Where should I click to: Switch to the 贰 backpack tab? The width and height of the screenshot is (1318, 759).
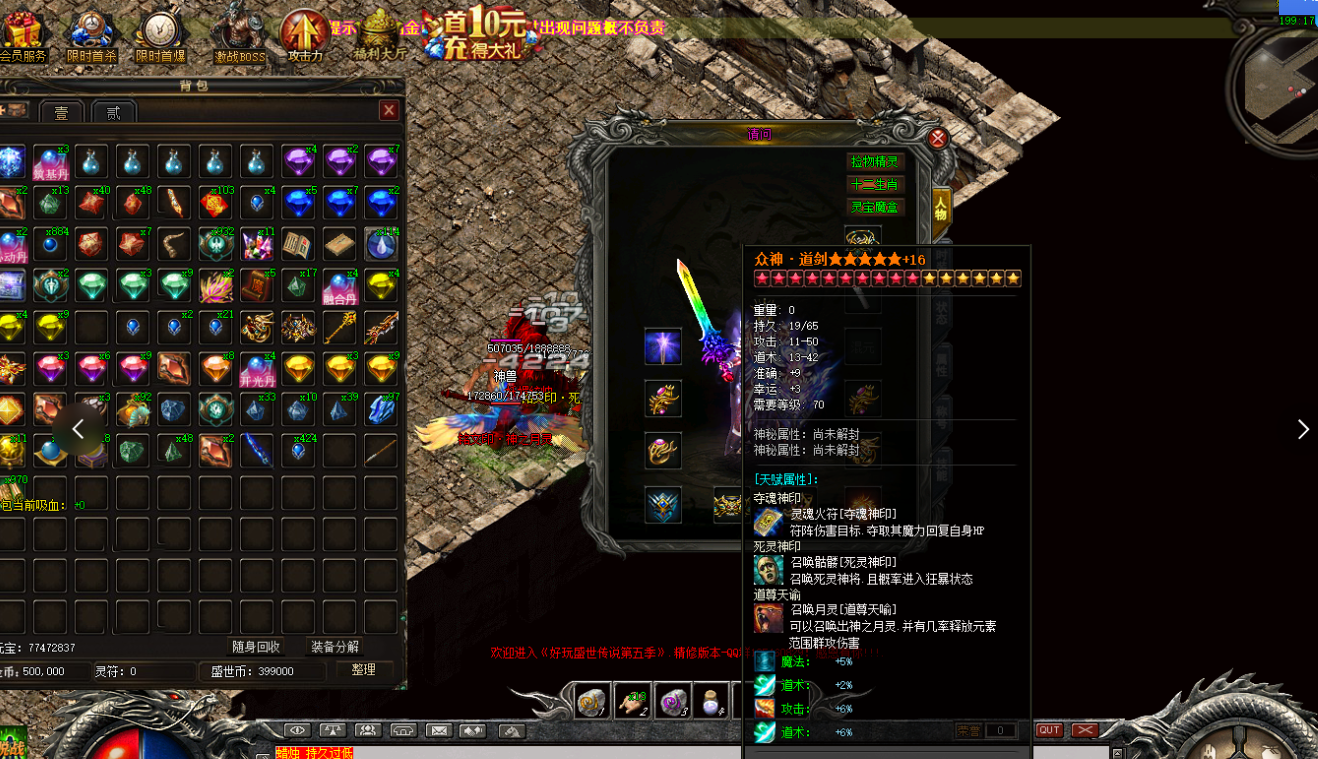point(113,112)
